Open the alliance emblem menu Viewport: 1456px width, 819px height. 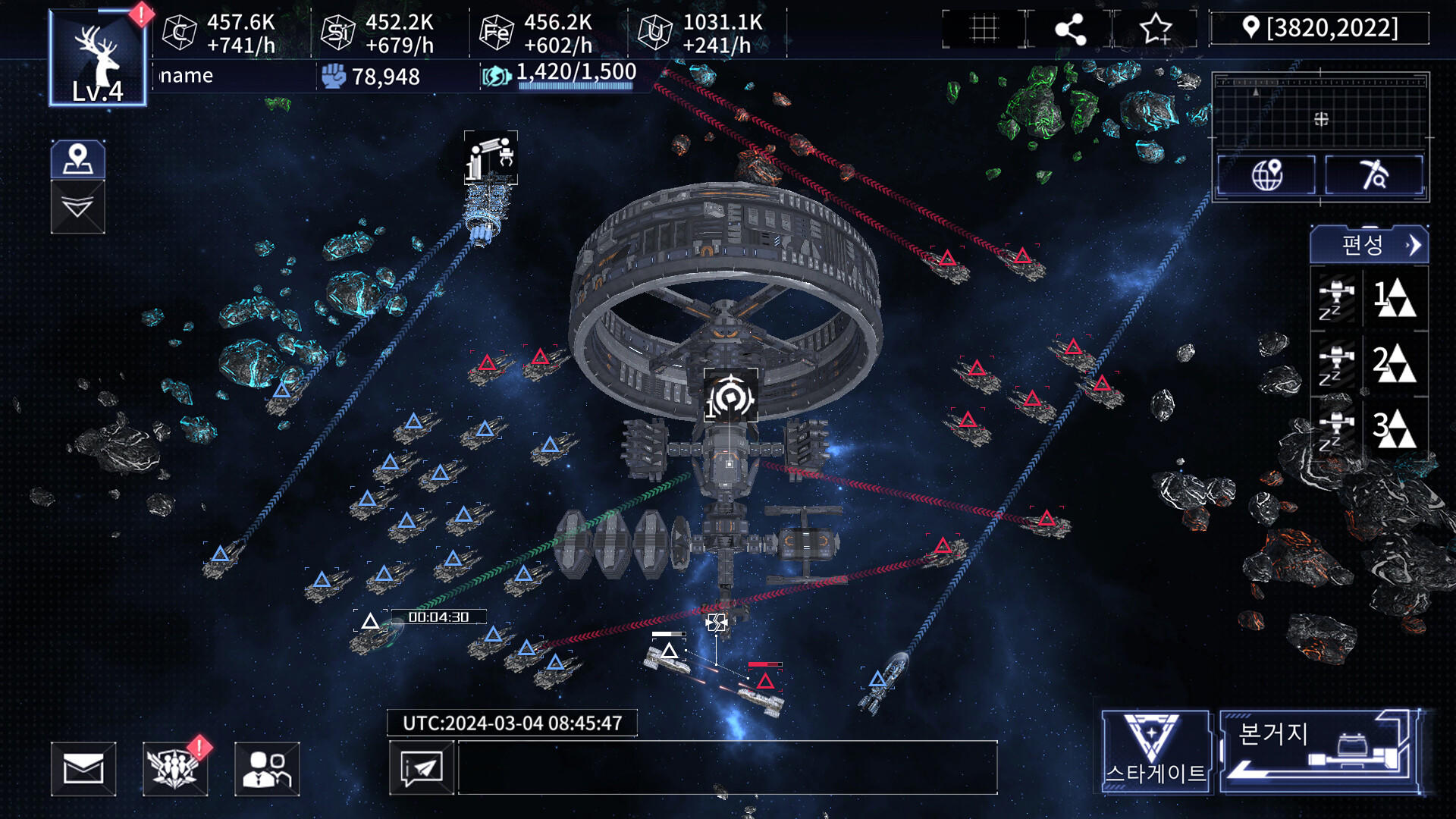click(x=175, y=769)
